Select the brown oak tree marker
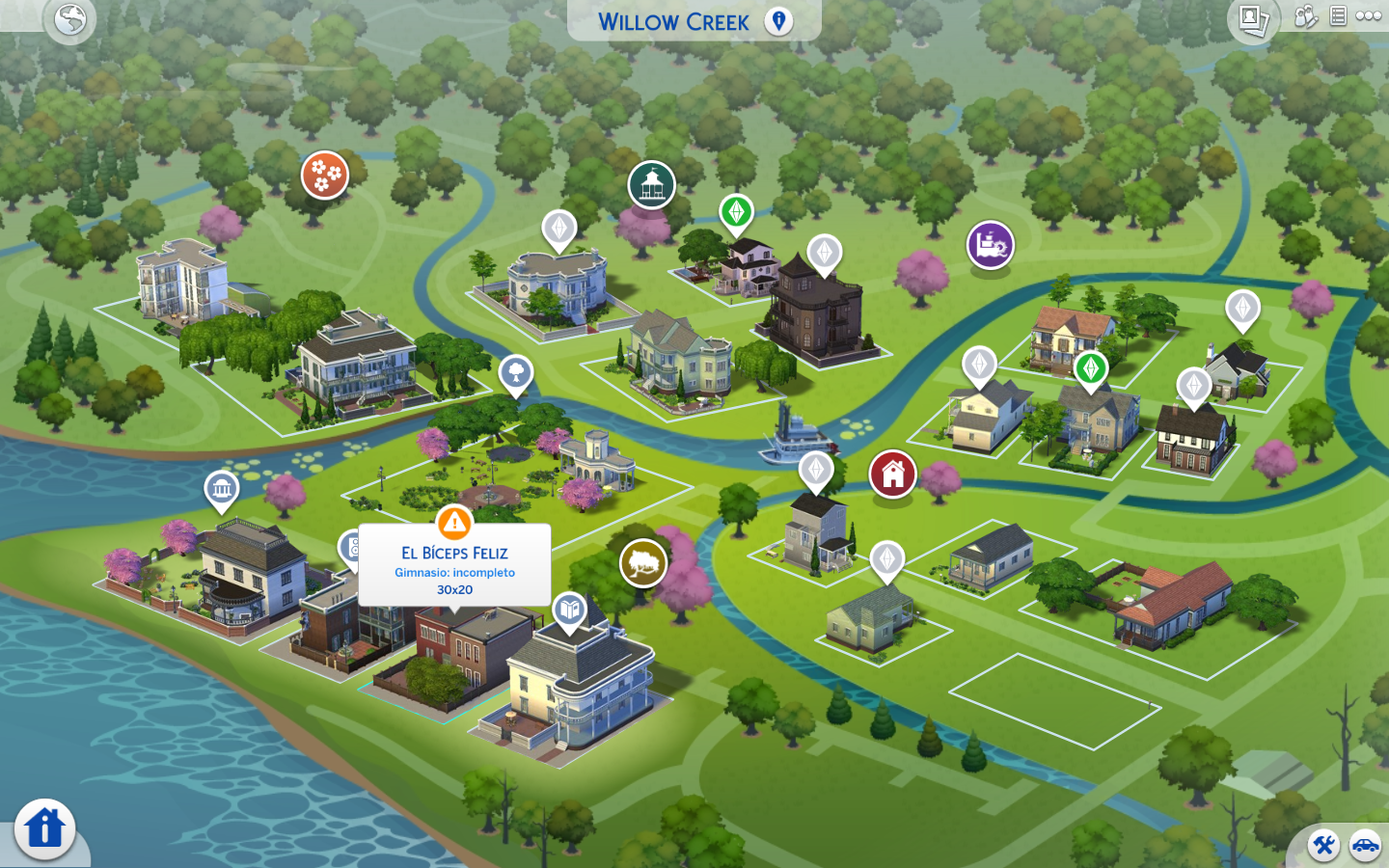 643,563
